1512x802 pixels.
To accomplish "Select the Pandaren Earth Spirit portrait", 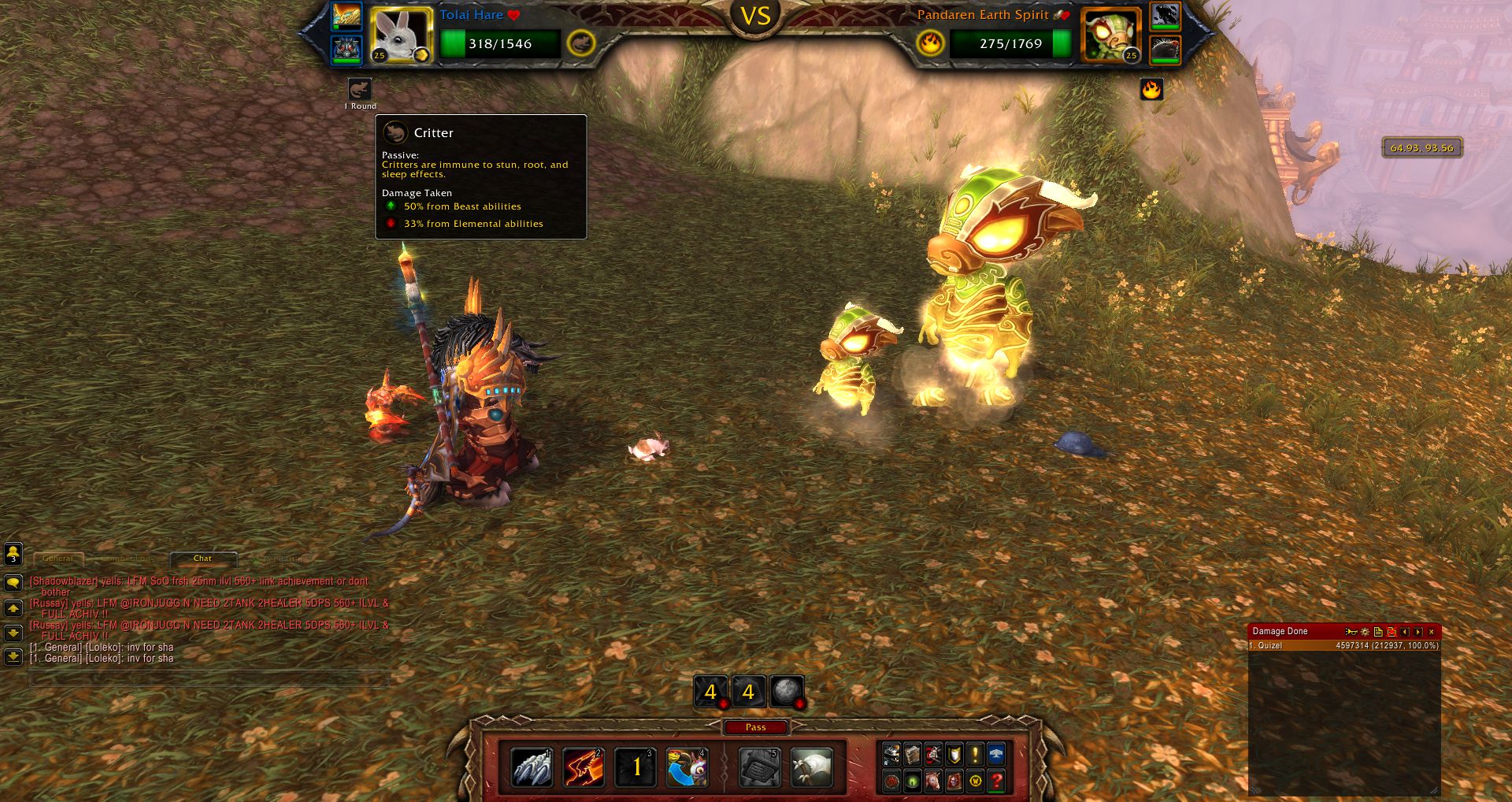I will click(1110, 35).
